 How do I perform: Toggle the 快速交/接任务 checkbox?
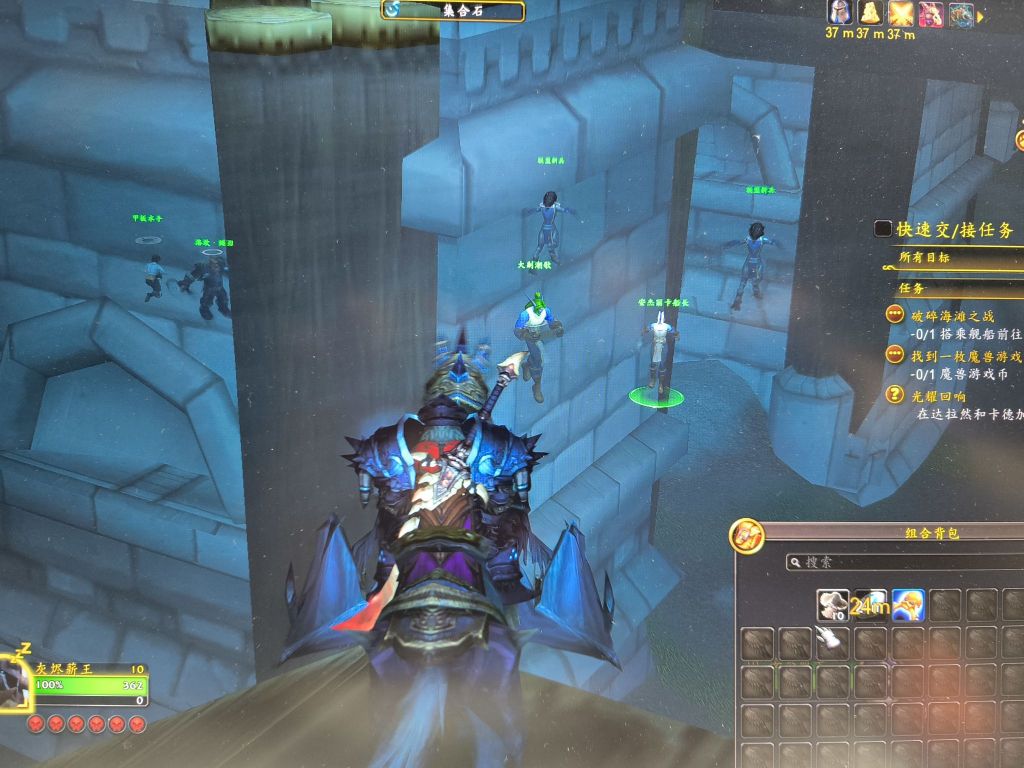pos(882,229)
